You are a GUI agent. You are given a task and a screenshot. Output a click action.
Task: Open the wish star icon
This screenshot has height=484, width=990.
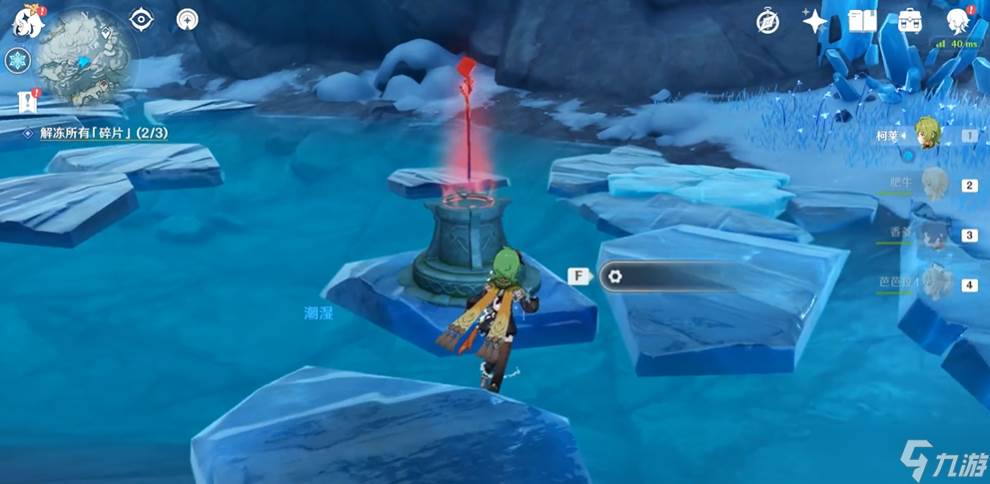pos(815,21)
